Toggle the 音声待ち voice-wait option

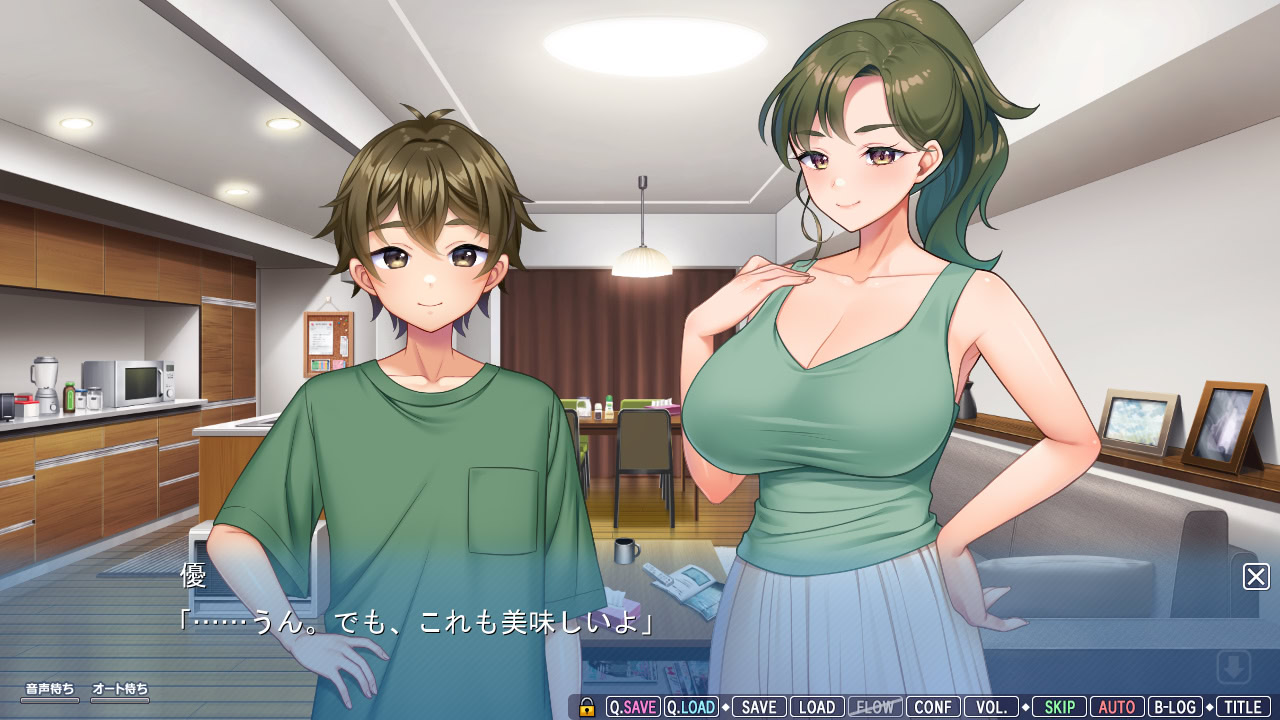pyautogui.click(x=50, y=692)
